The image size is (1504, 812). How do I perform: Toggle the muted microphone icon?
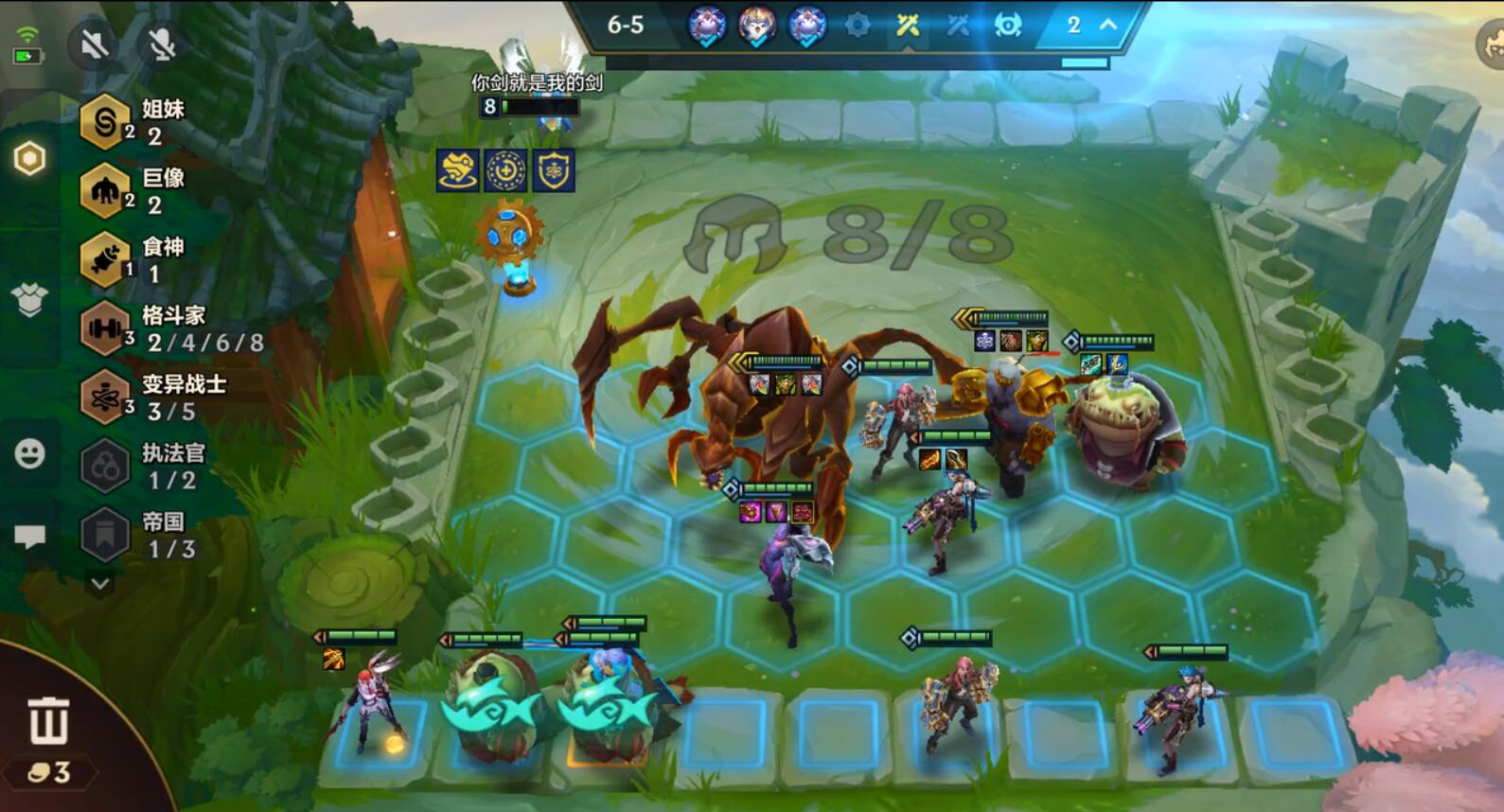(162, 44)
